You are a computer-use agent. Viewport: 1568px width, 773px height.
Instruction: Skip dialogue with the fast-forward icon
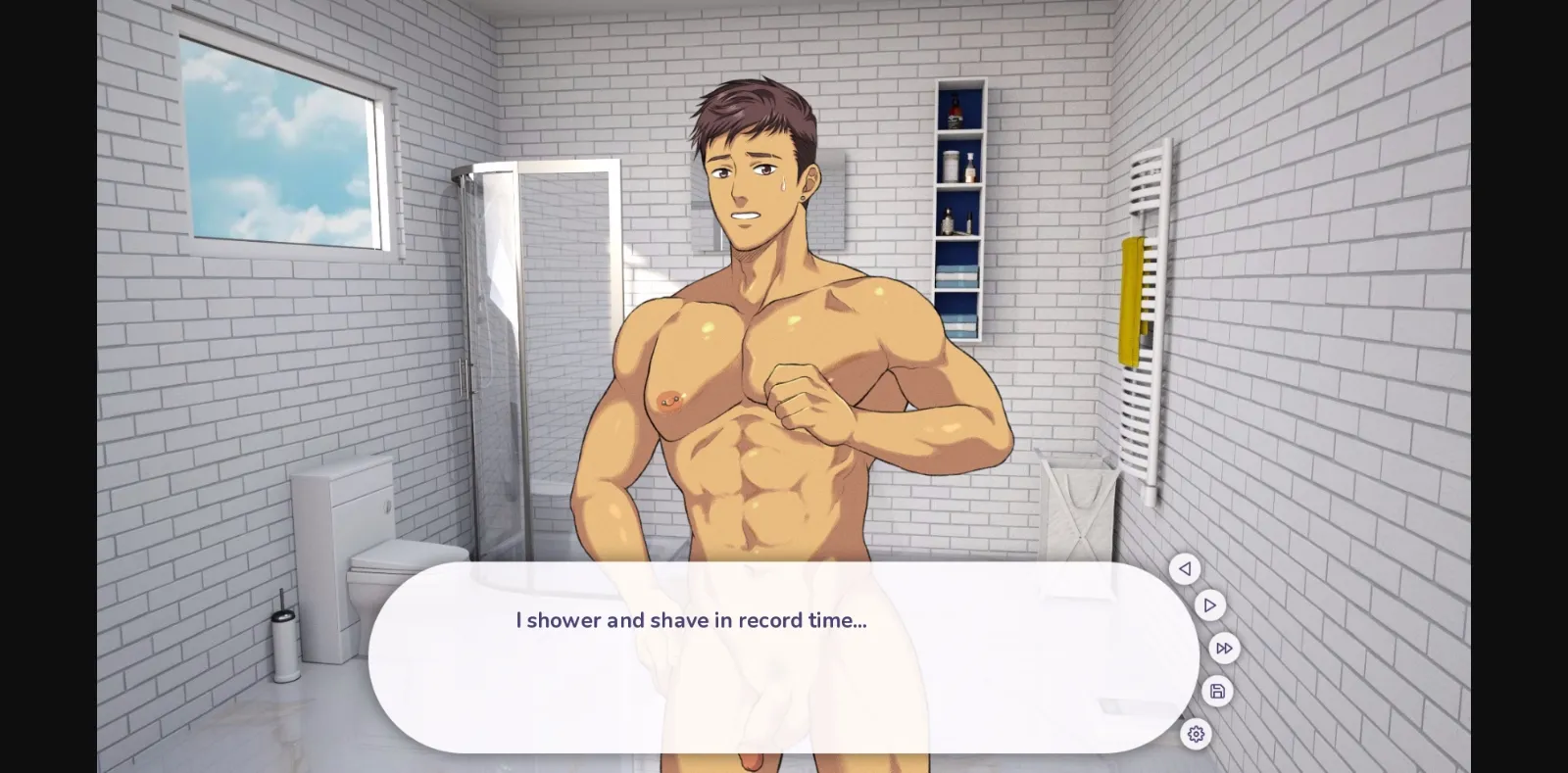tap(1225, 648)
